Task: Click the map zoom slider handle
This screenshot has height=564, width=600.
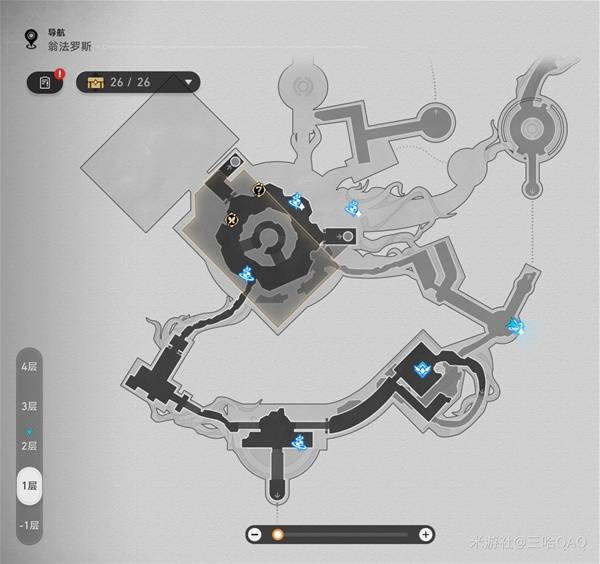Action: coord(278,534)
